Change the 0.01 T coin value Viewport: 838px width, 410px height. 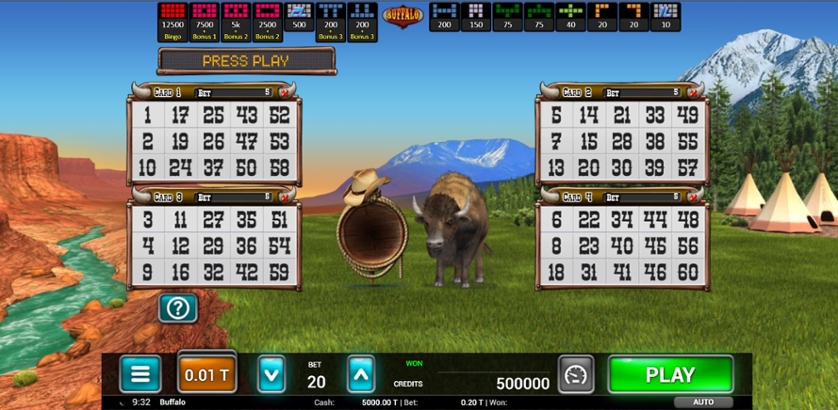(207, 374)
